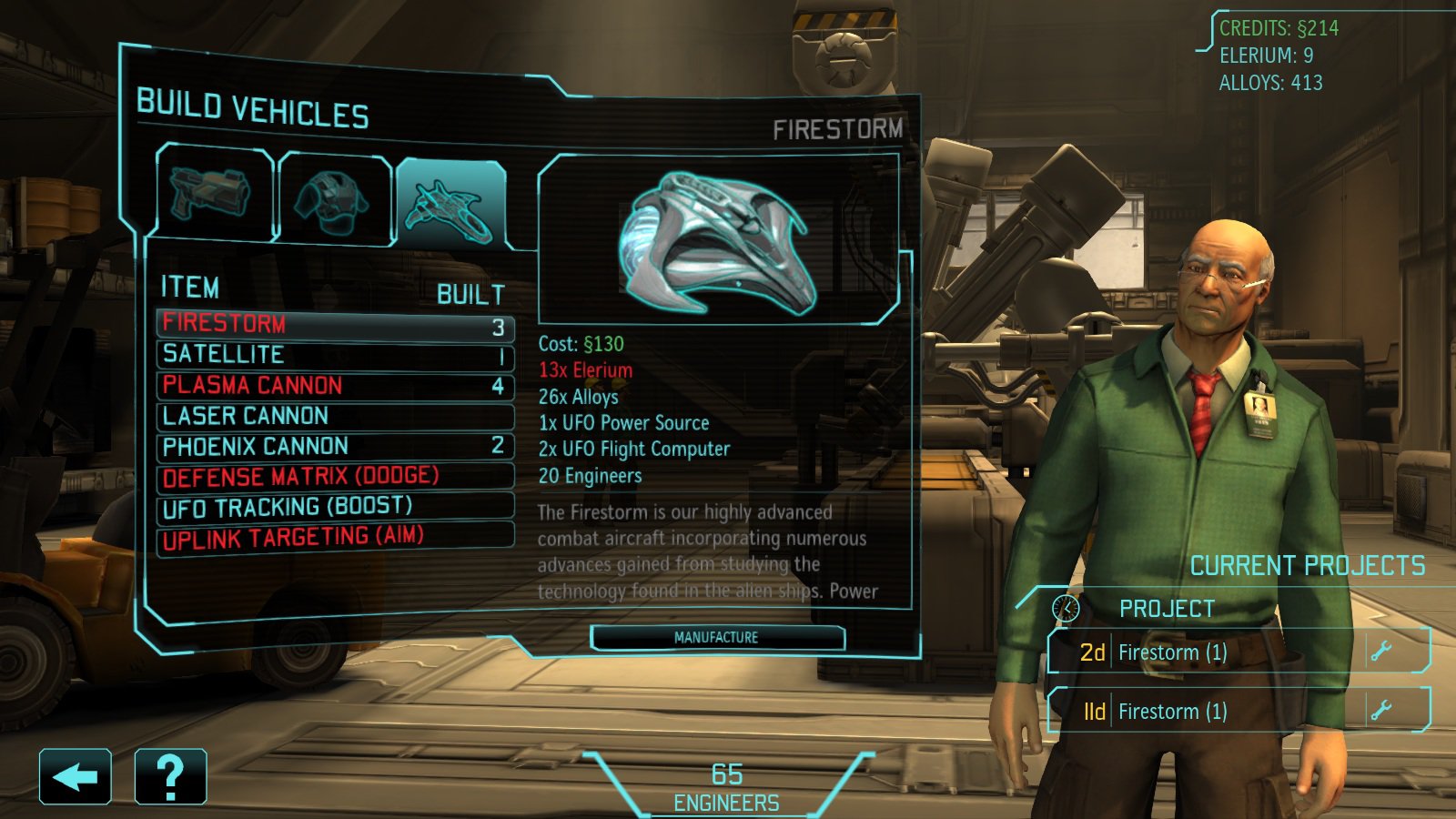Pick Uplink Targeting (Aim)

pyautogui.click(x=335, y=537)
